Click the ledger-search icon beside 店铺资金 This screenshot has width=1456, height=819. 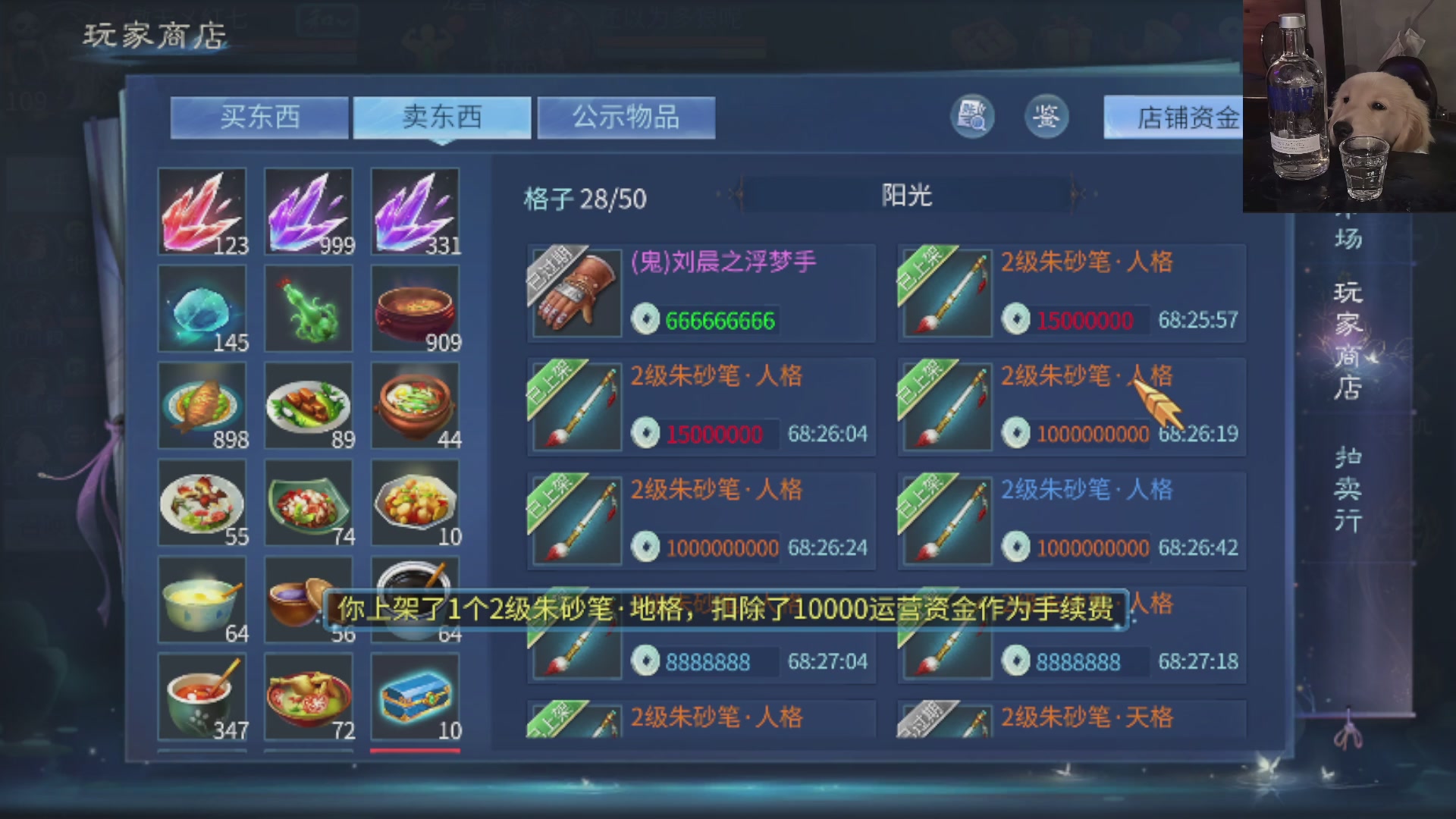click(x=973, y=115)
